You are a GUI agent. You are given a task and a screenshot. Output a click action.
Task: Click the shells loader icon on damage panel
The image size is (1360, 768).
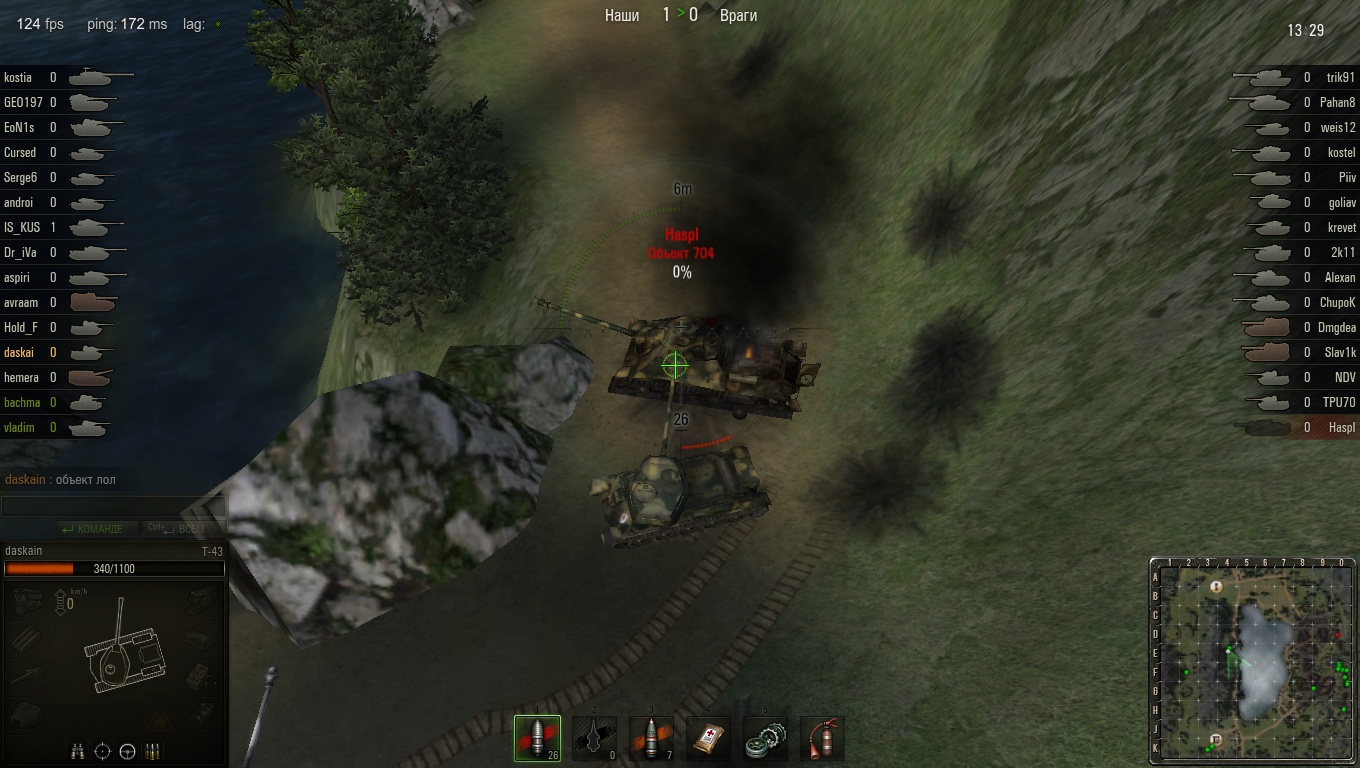tap(152, 751)
